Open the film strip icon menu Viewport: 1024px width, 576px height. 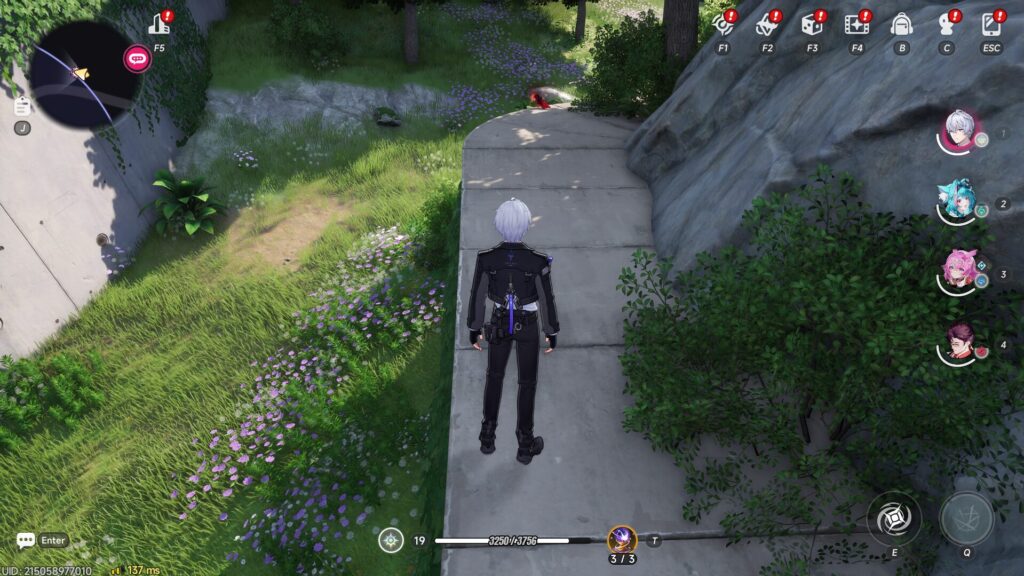point(856,25)
